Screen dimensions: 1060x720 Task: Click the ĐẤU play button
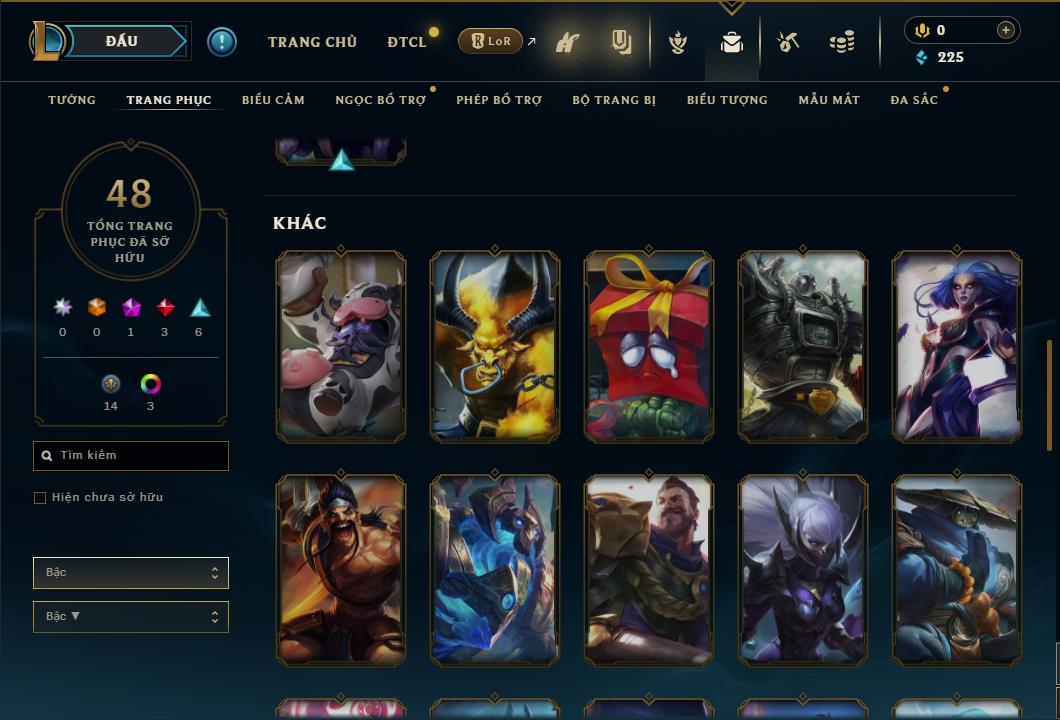[x=121, y=41]
